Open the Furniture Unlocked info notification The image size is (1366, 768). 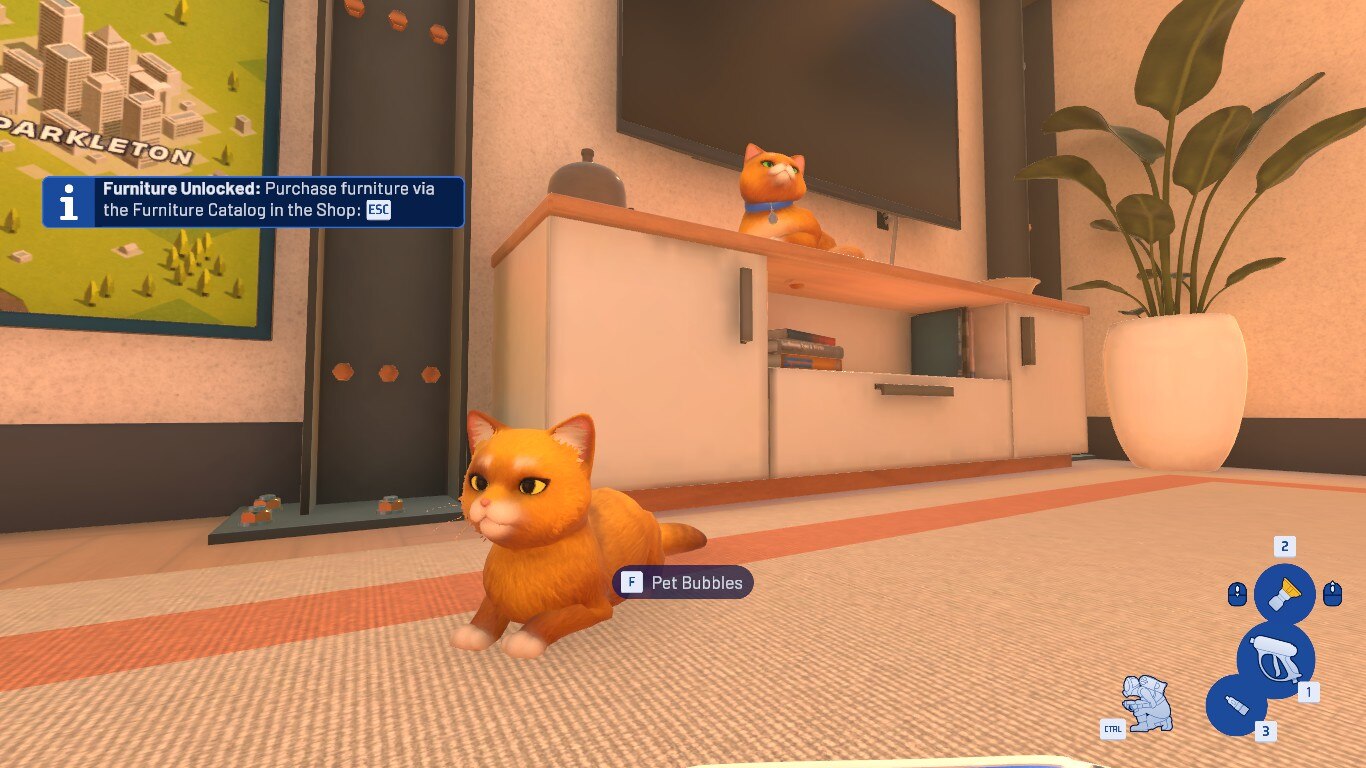click(x=253, y=202)
